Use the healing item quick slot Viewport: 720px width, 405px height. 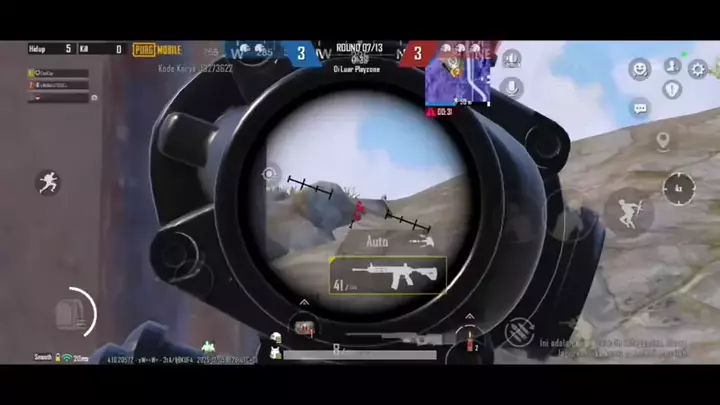[304, 326]
